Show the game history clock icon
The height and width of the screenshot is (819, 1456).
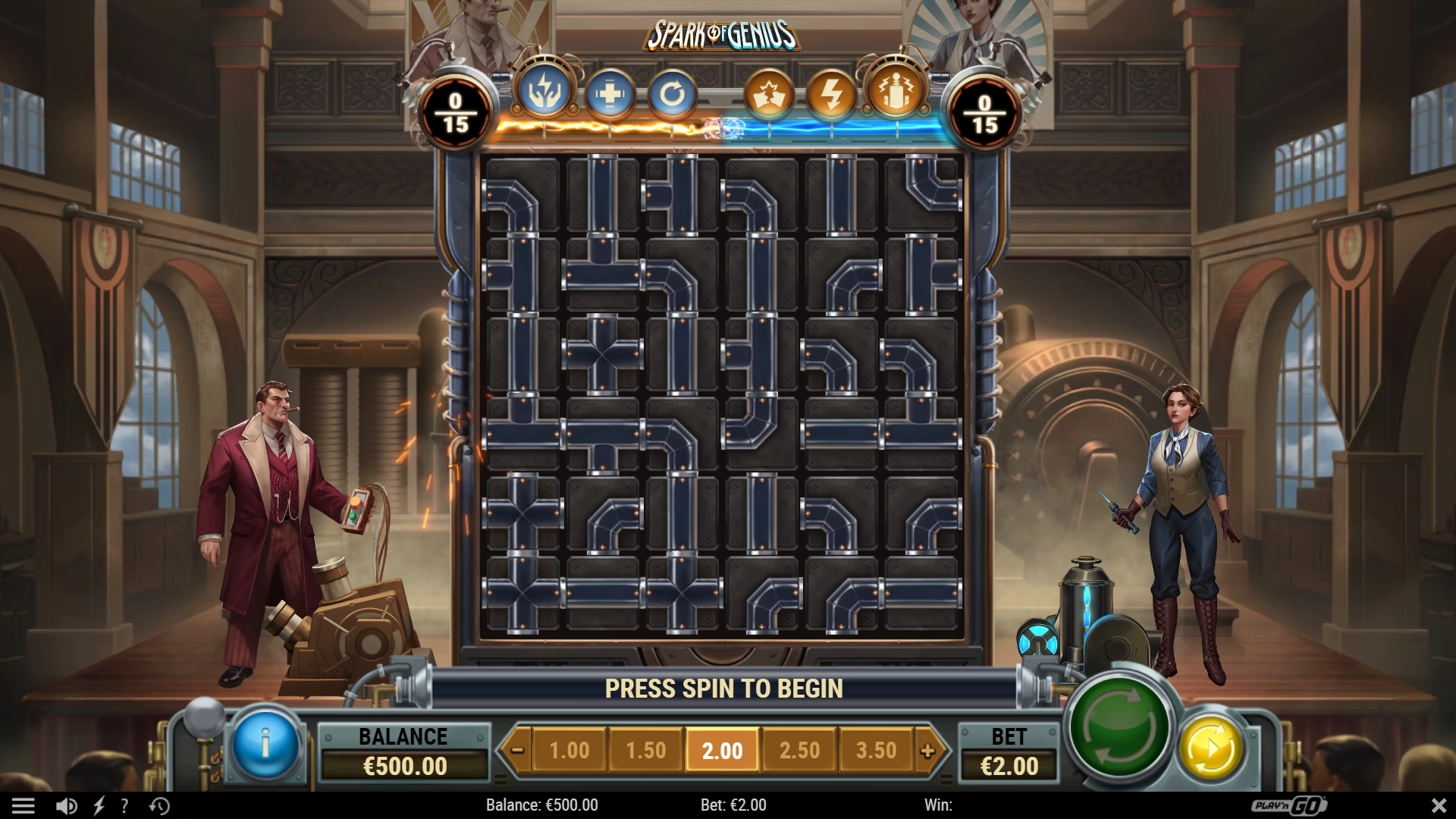[159, 805]
